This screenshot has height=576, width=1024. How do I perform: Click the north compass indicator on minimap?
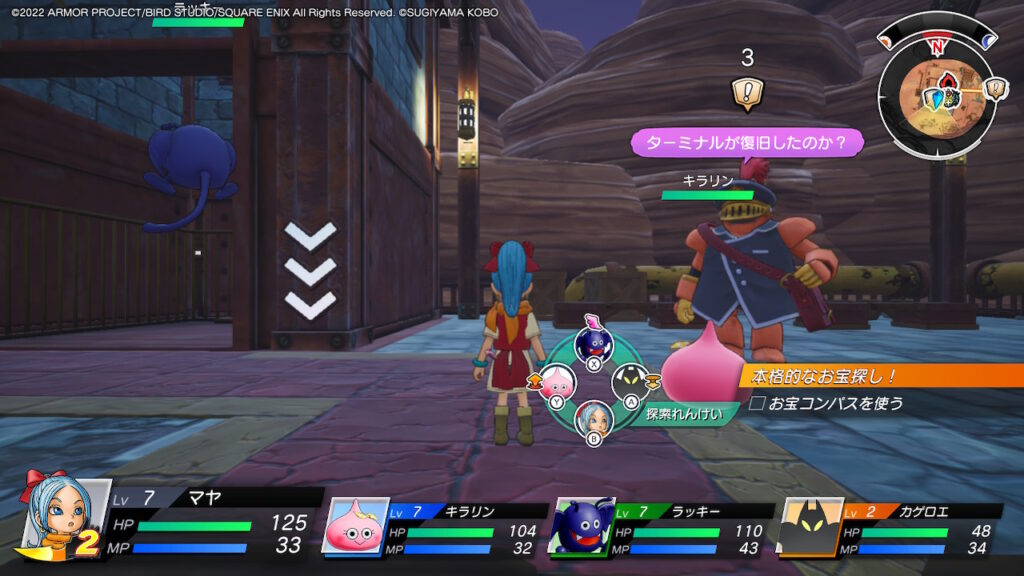point(936,46)
